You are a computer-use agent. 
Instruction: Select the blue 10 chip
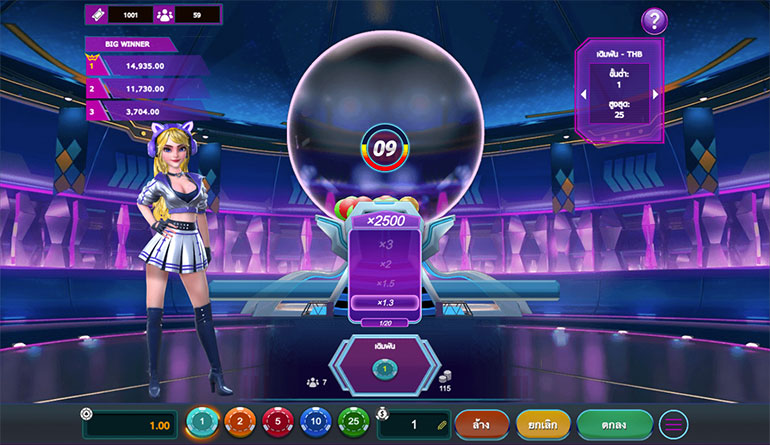tap(315, 423)
